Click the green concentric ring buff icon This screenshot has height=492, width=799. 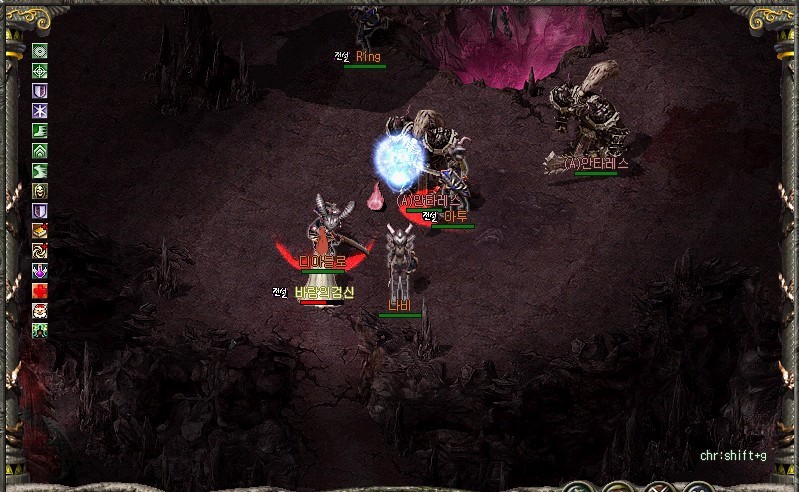click(40, 51)
